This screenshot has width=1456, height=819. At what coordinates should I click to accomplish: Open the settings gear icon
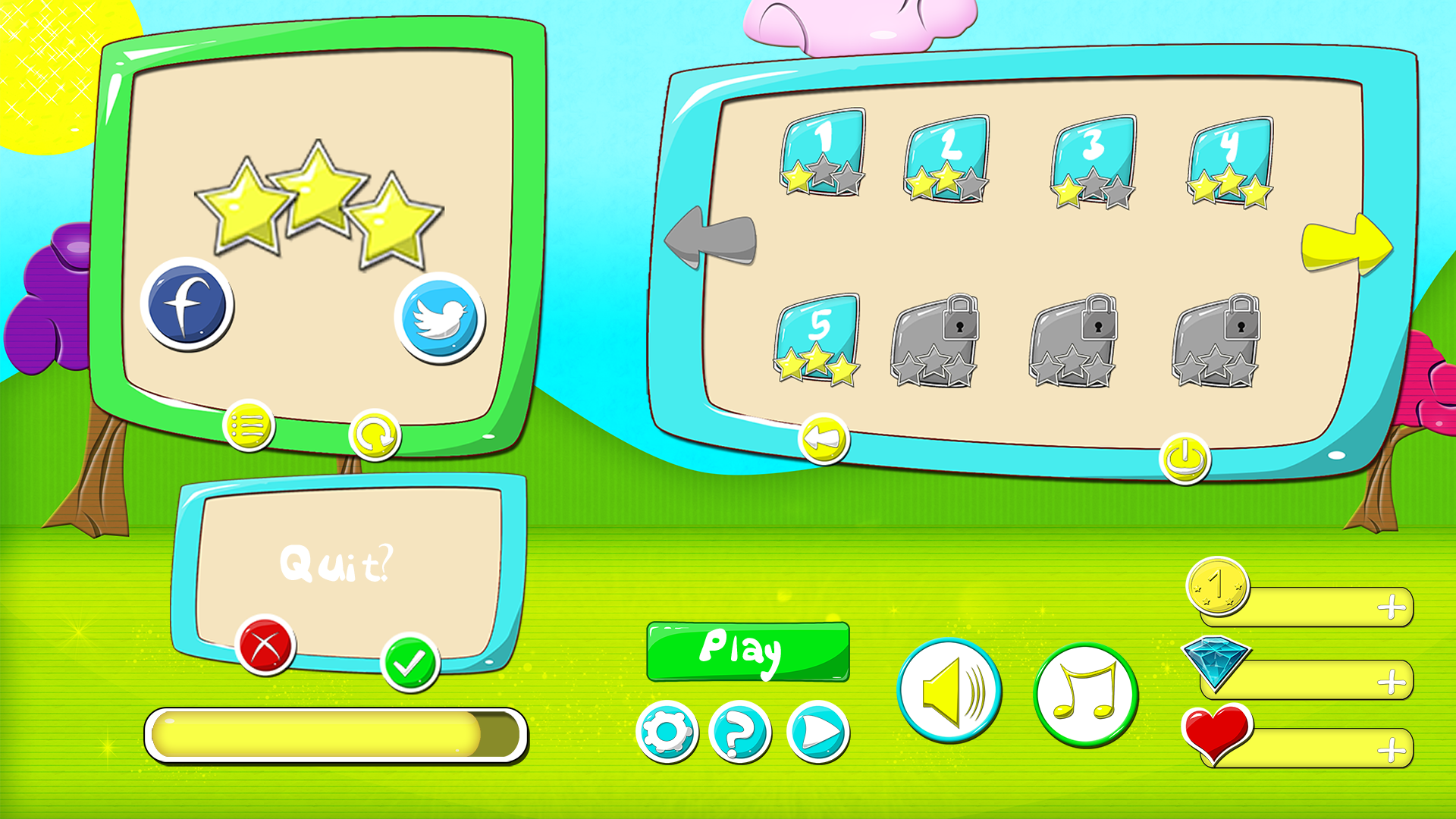click(x=667, y=732)
